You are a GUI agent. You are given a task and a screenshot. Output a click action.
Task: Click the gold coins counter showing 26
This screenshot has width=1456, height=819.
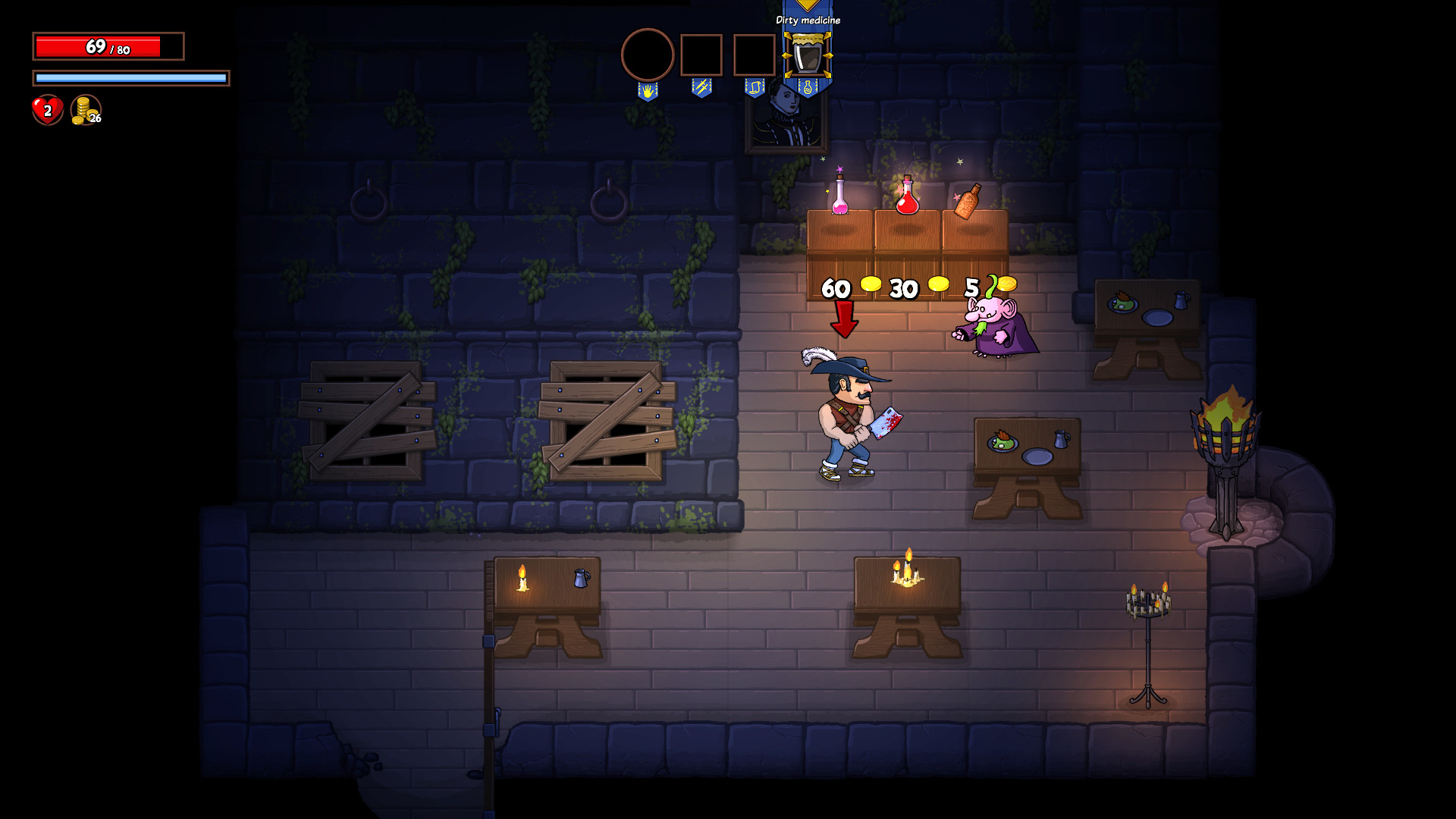83,111
